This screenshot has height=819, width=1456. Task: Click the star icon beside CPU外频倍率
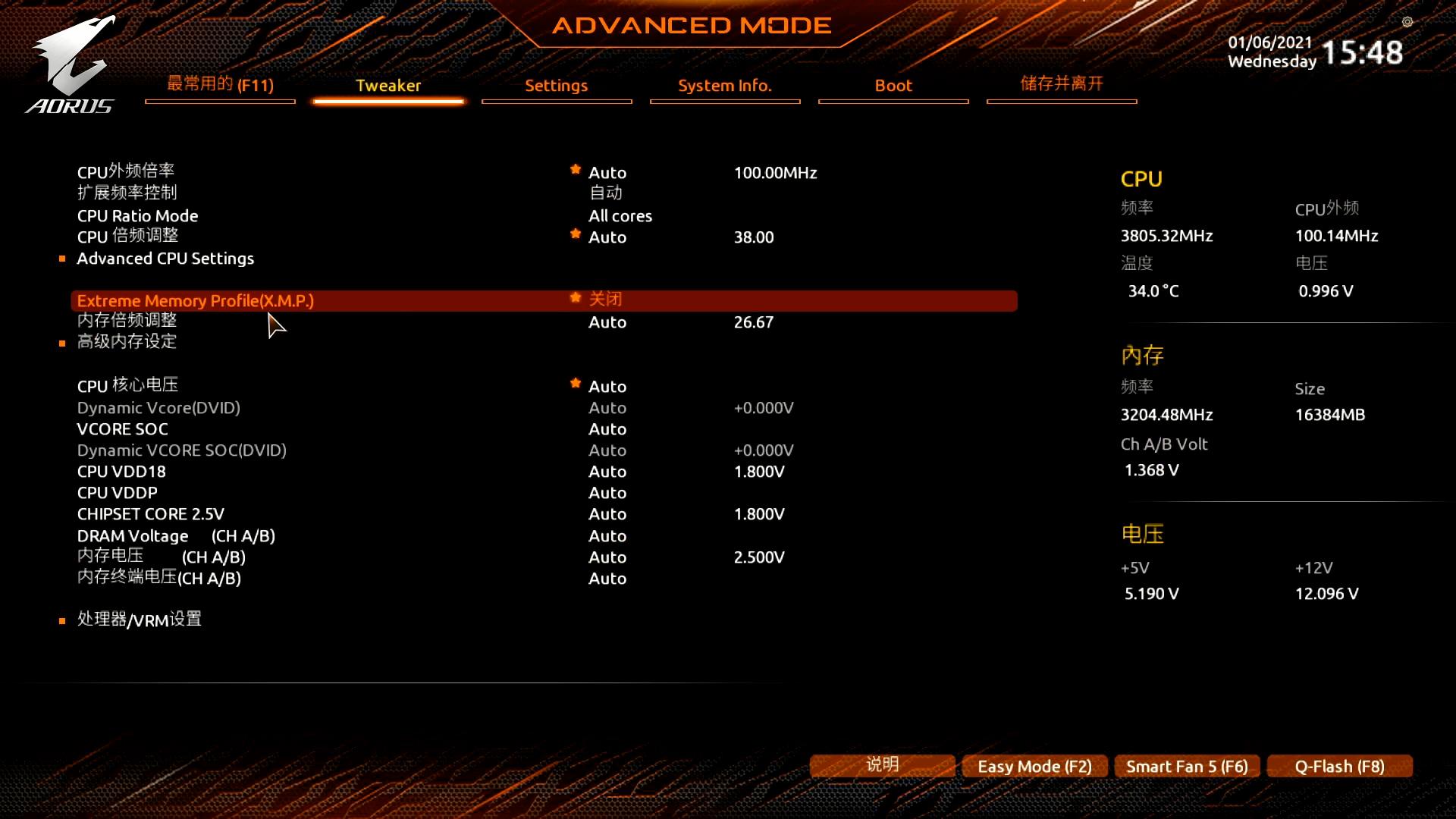tap(576, 170)
